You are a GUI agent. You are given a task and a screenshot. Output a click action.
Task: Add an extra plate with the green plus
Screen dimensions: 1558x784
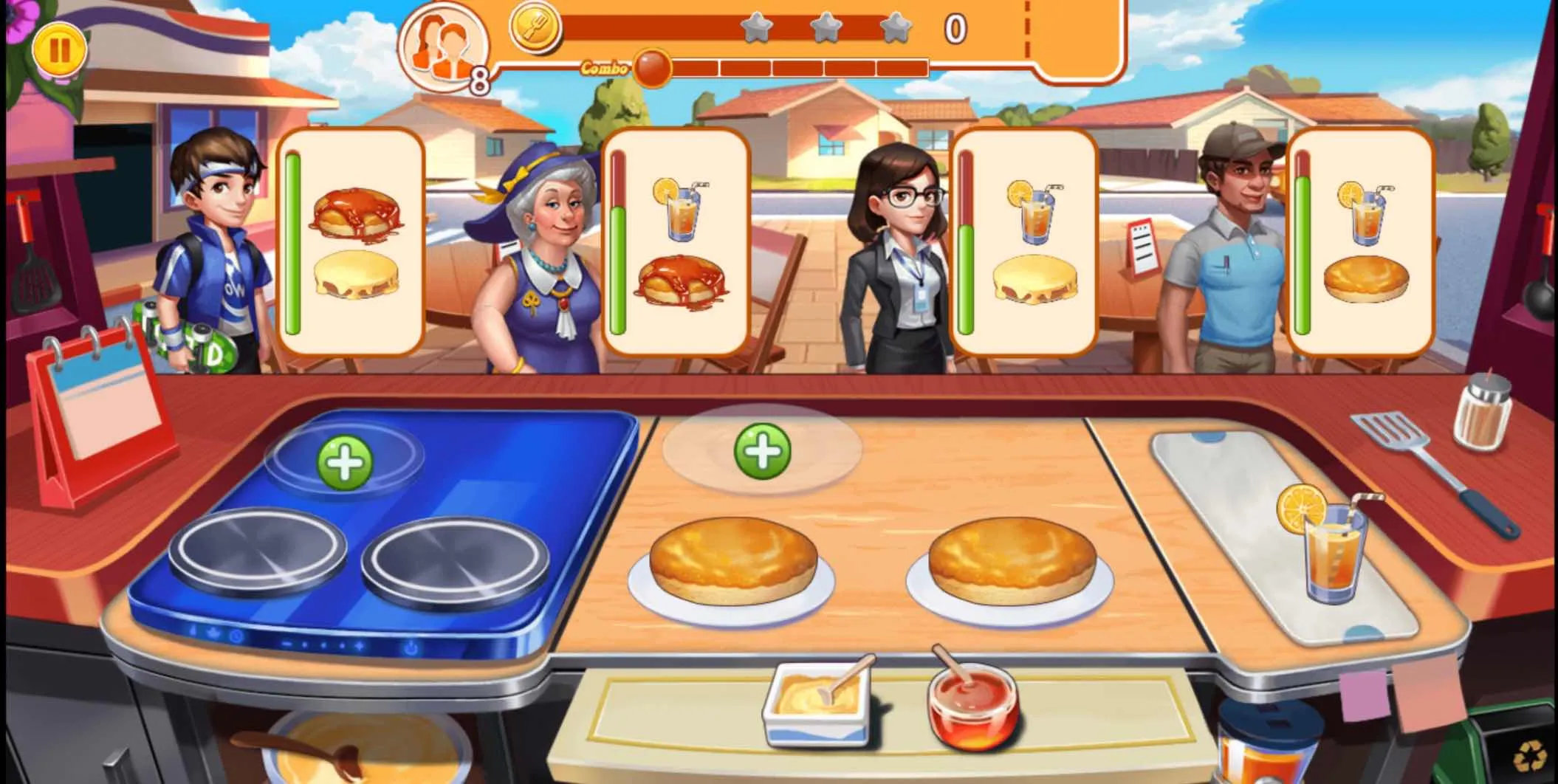pos(763,450)
